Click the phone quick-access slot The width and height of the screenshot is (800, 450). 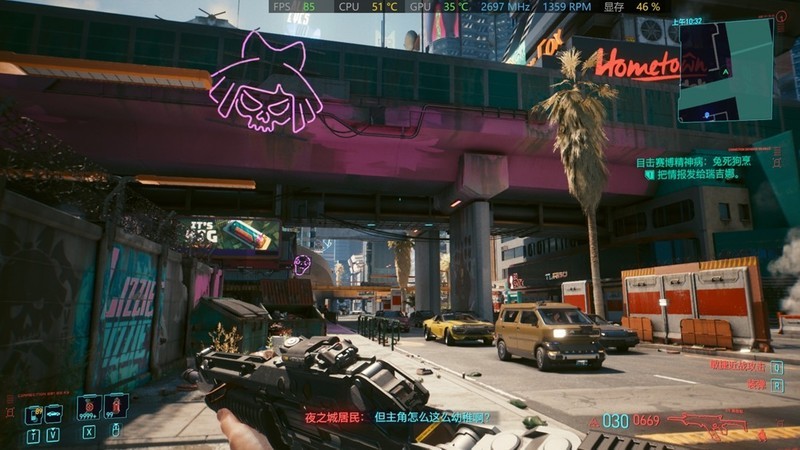tap(32, 410)
